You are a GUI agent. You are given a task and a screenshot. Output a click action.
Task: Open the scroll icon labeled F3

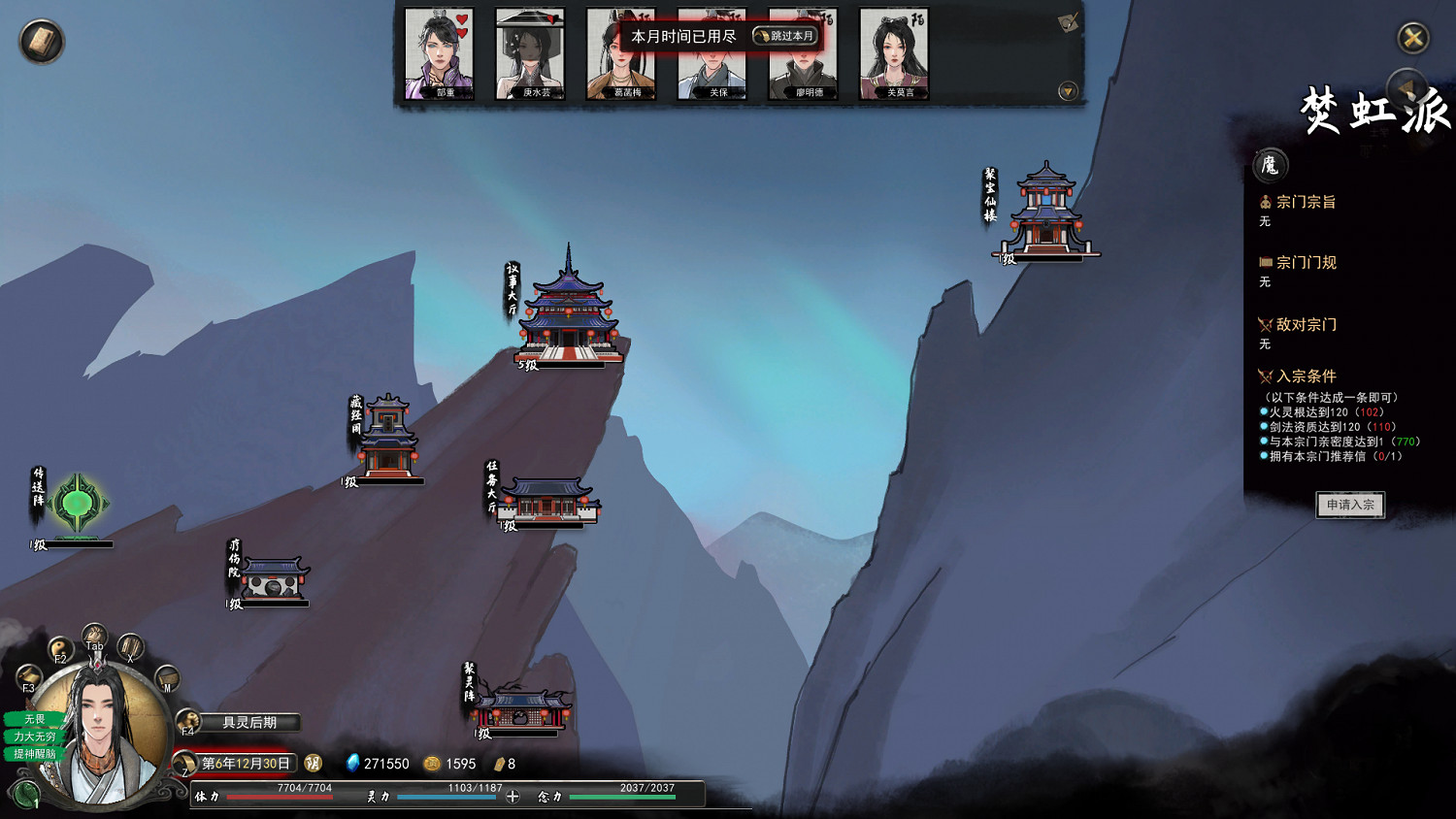tap(29, 676)
